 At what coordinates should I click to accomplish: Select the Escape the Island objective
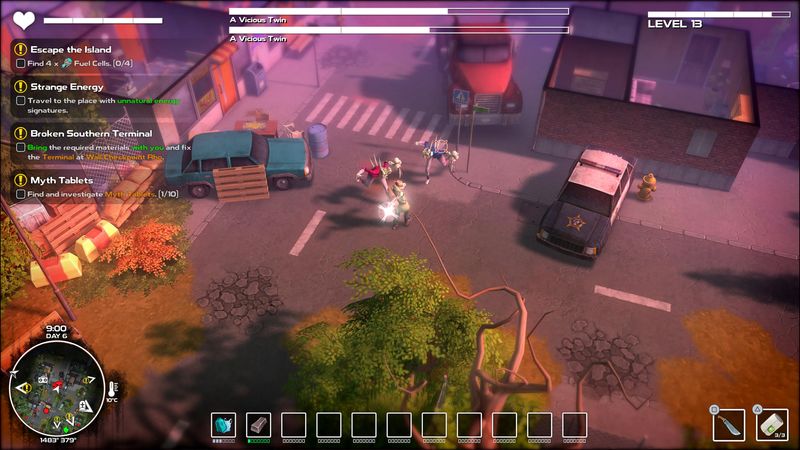point(70,49)
